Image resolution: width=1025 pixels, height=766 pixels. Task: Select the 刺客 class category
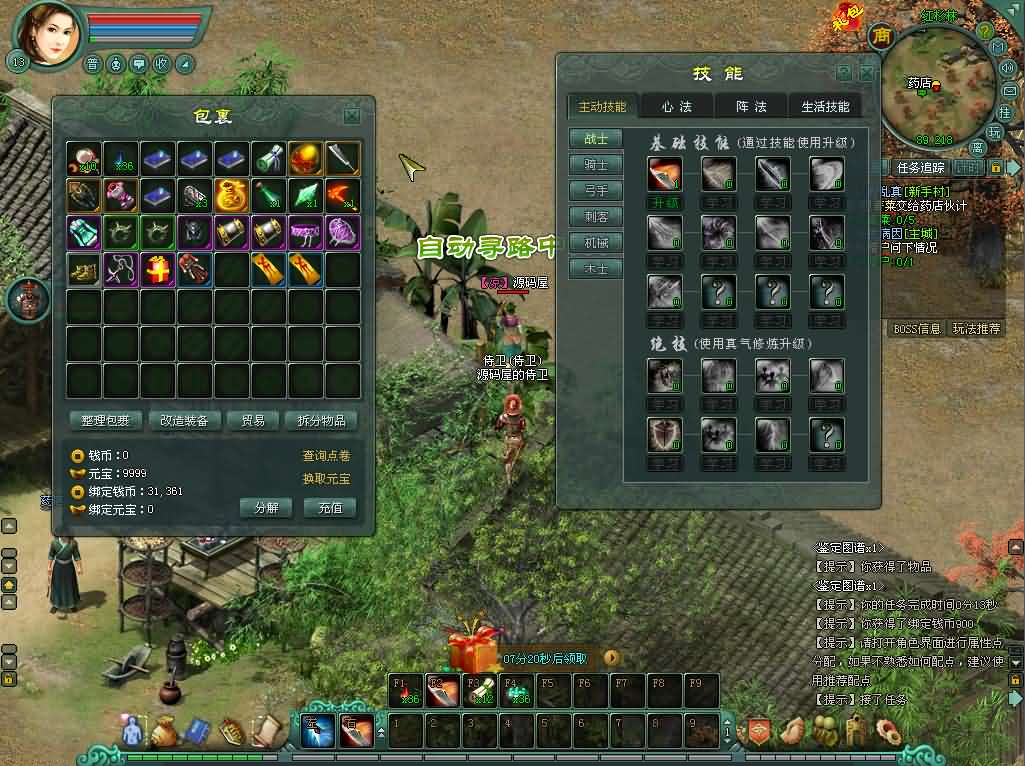click(596, 216)
